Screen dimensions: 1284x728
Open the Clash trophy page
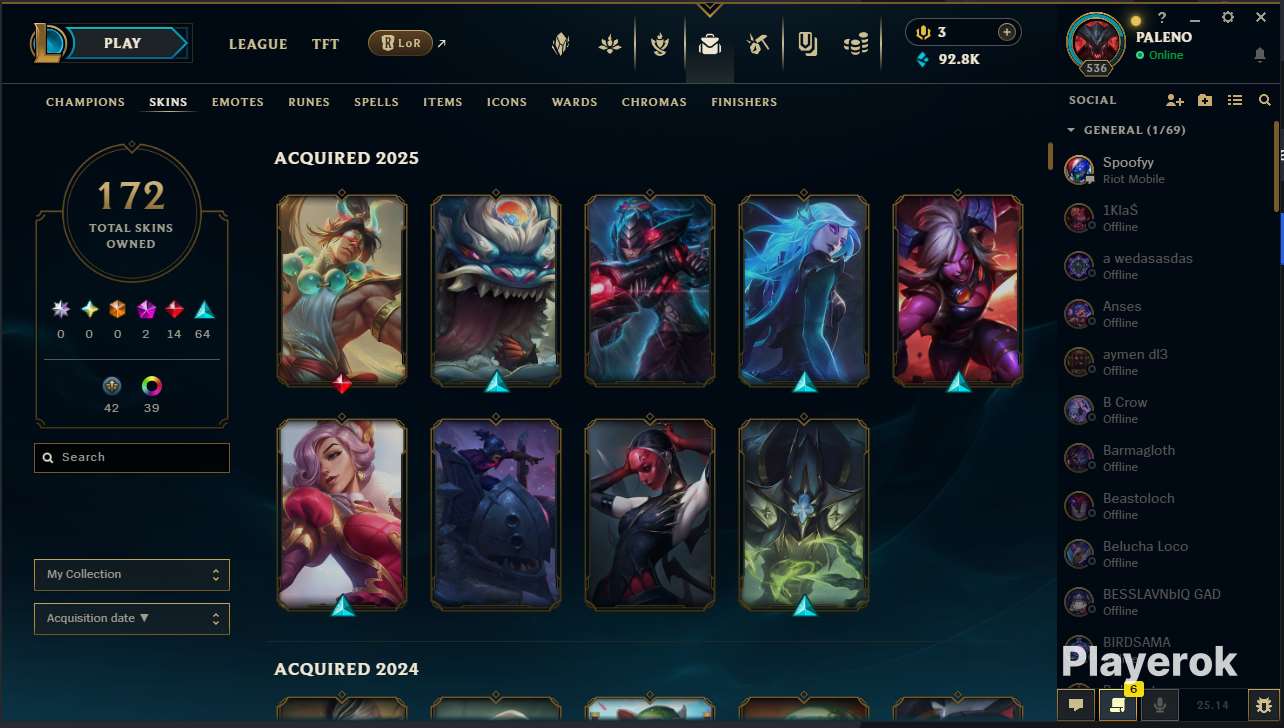[660, 44]
